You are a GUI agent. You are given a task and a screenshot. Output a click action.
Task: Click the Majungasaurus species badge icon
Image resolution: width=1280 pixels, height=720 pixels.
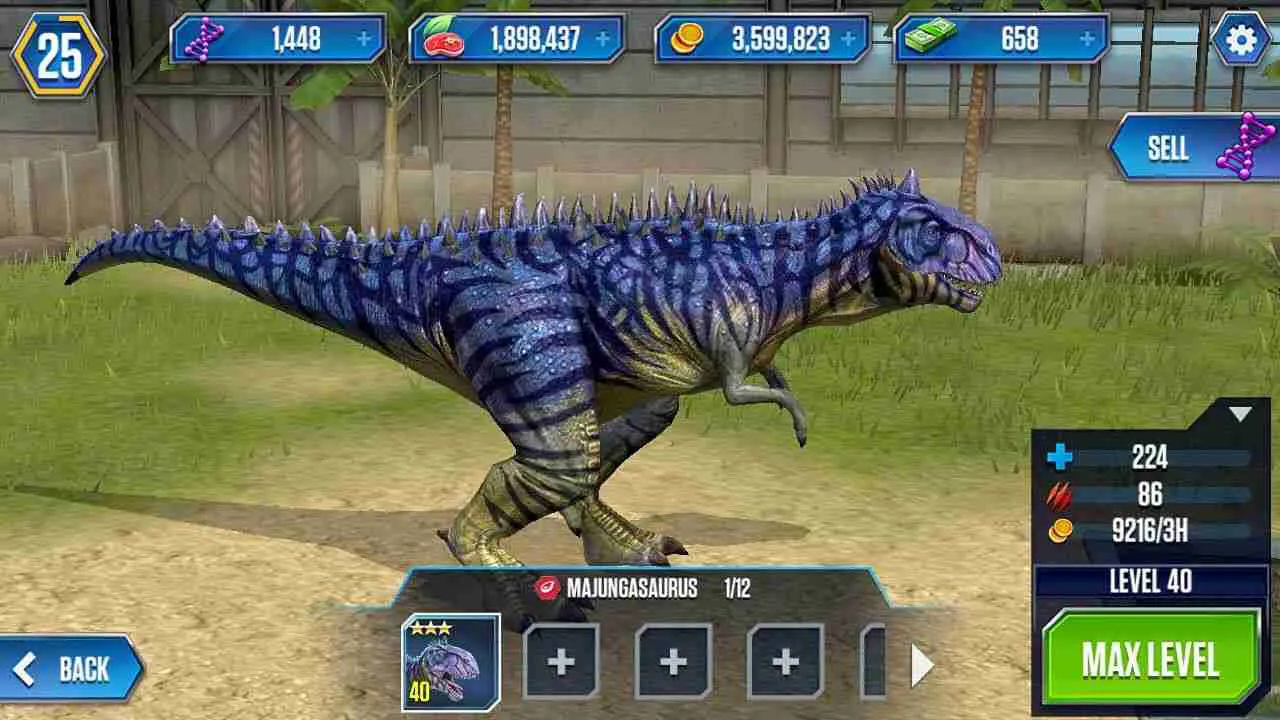tap(545, 589)
